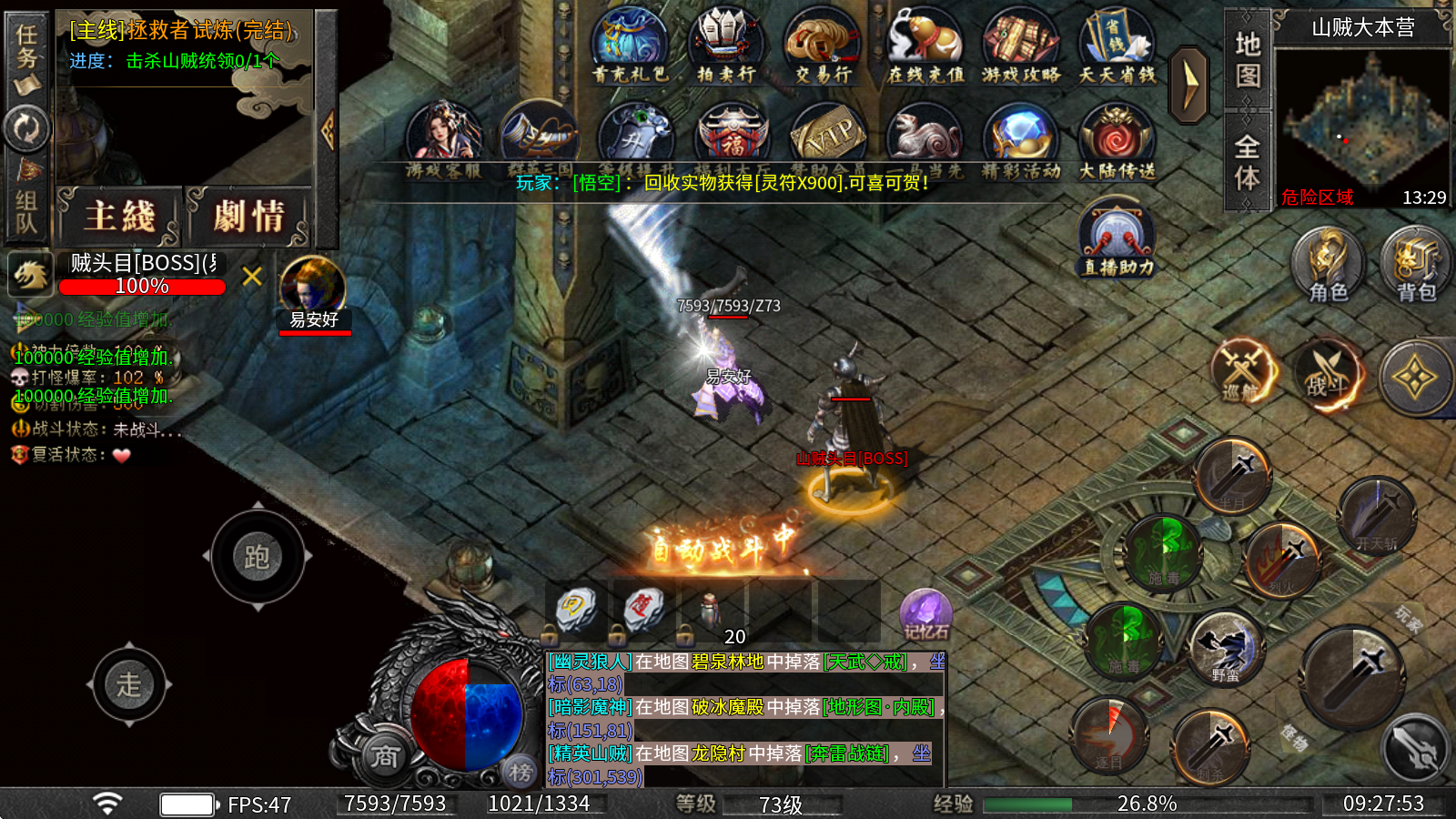Open the 游戏攻略 game guide

click(x=1021, y=47)
